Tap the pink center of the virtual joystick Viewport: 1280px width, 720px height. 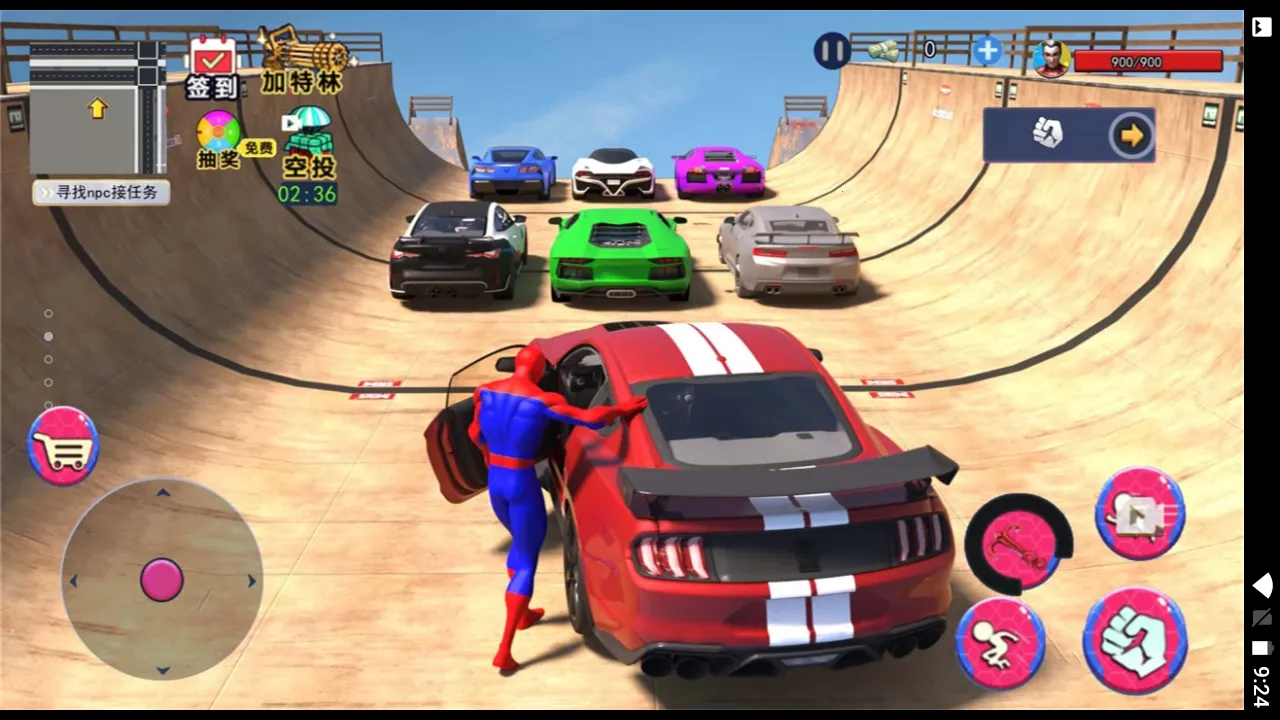pyautogui.click(x=162, y=580)
